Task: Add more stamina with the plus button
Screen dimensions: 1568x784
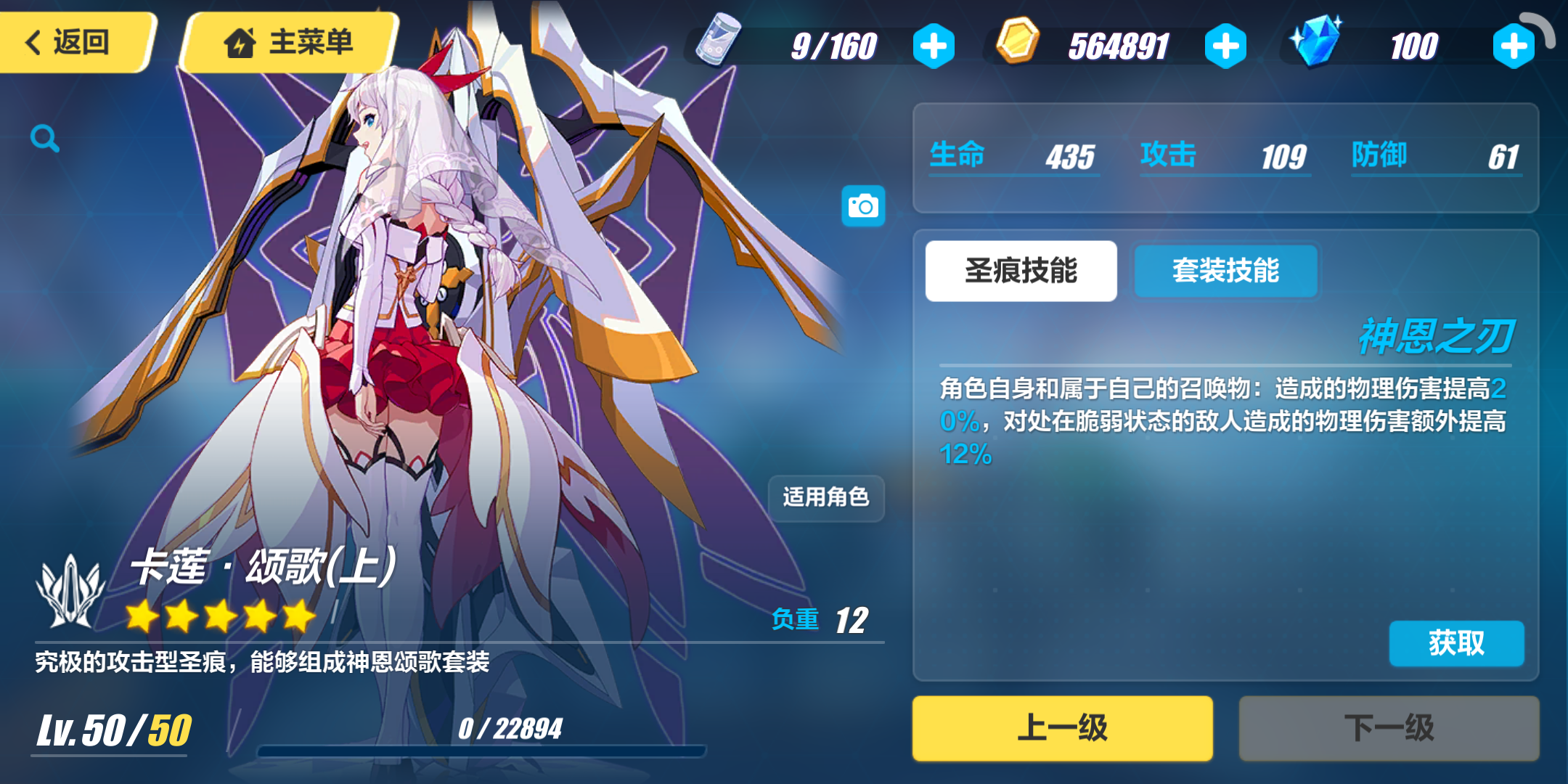Action: tap(934, 45)
